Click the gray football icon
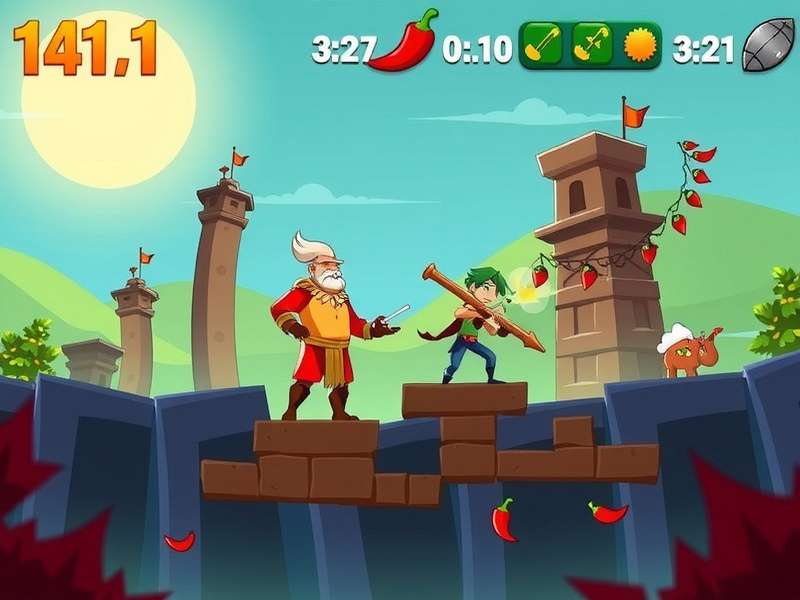Image resolution: width=800 pixels, height=600 pixels. (767, 46)
